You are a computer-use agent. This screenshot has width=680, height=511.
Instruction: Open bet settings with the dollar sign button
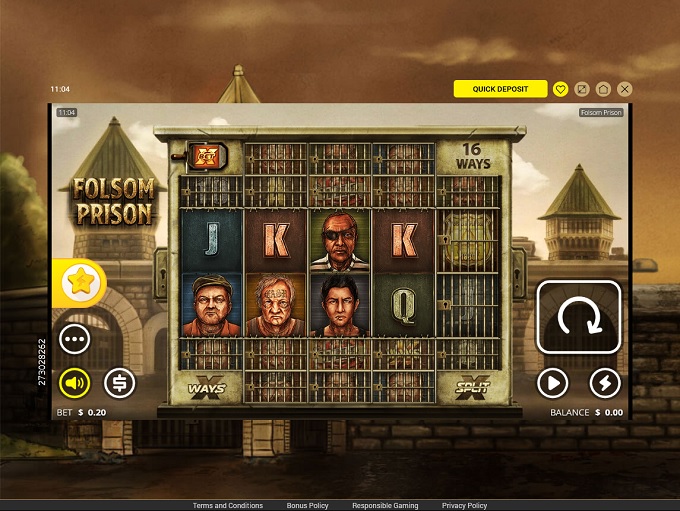pos(120,382)
